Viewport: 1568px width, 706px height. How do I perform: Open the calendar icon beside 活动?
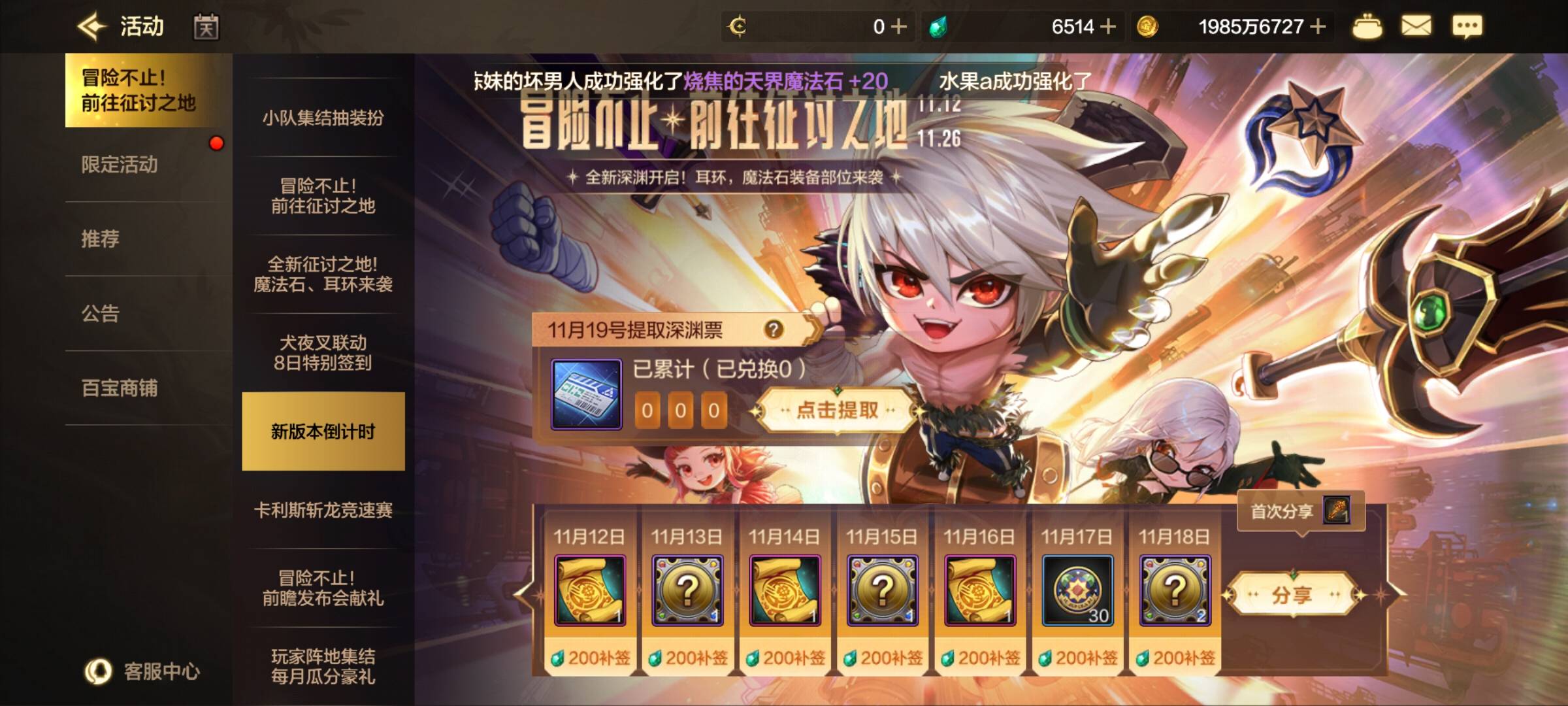[x=206, y=27]
